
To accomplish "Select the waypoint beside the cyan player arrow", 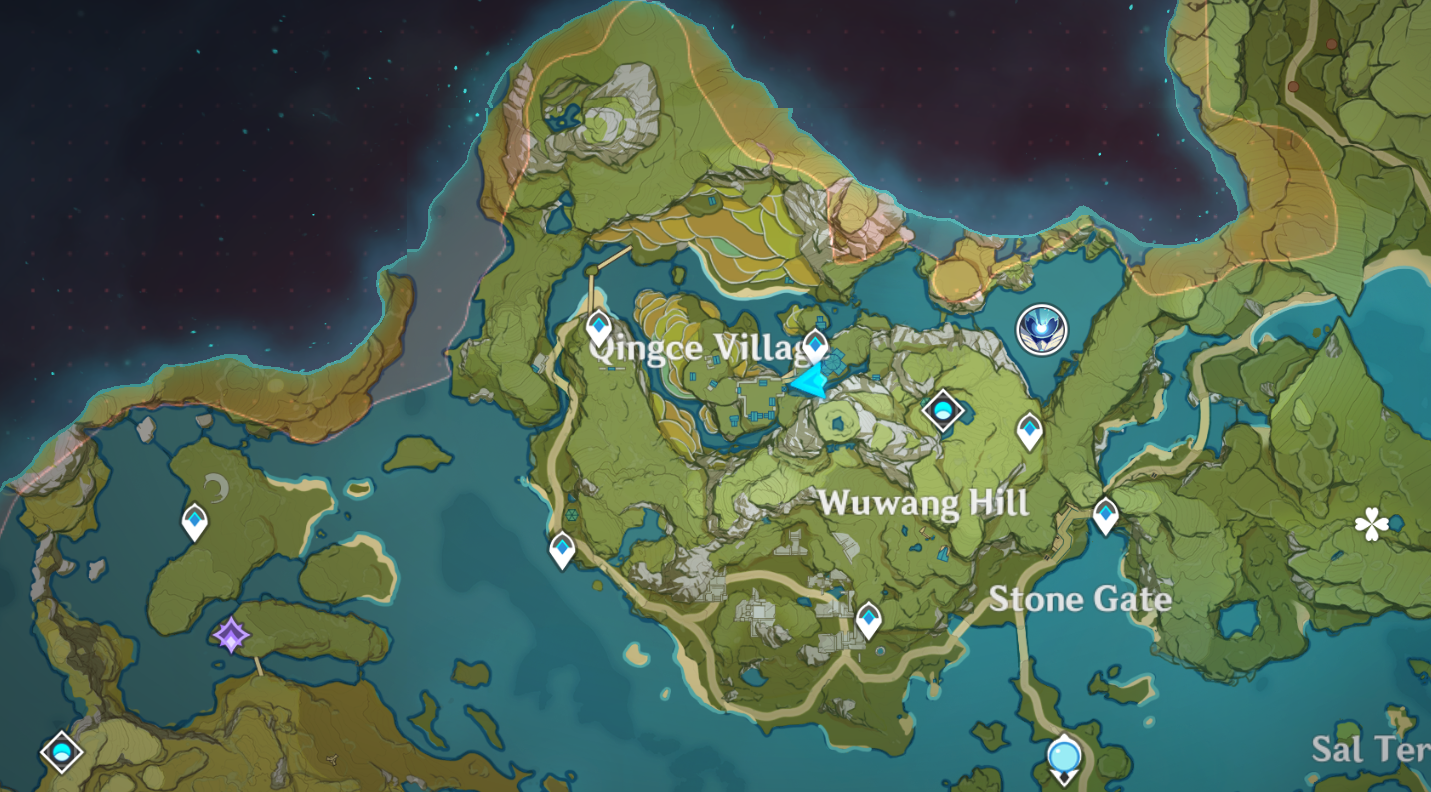I will pyautogui.click(x=815, y=345).
